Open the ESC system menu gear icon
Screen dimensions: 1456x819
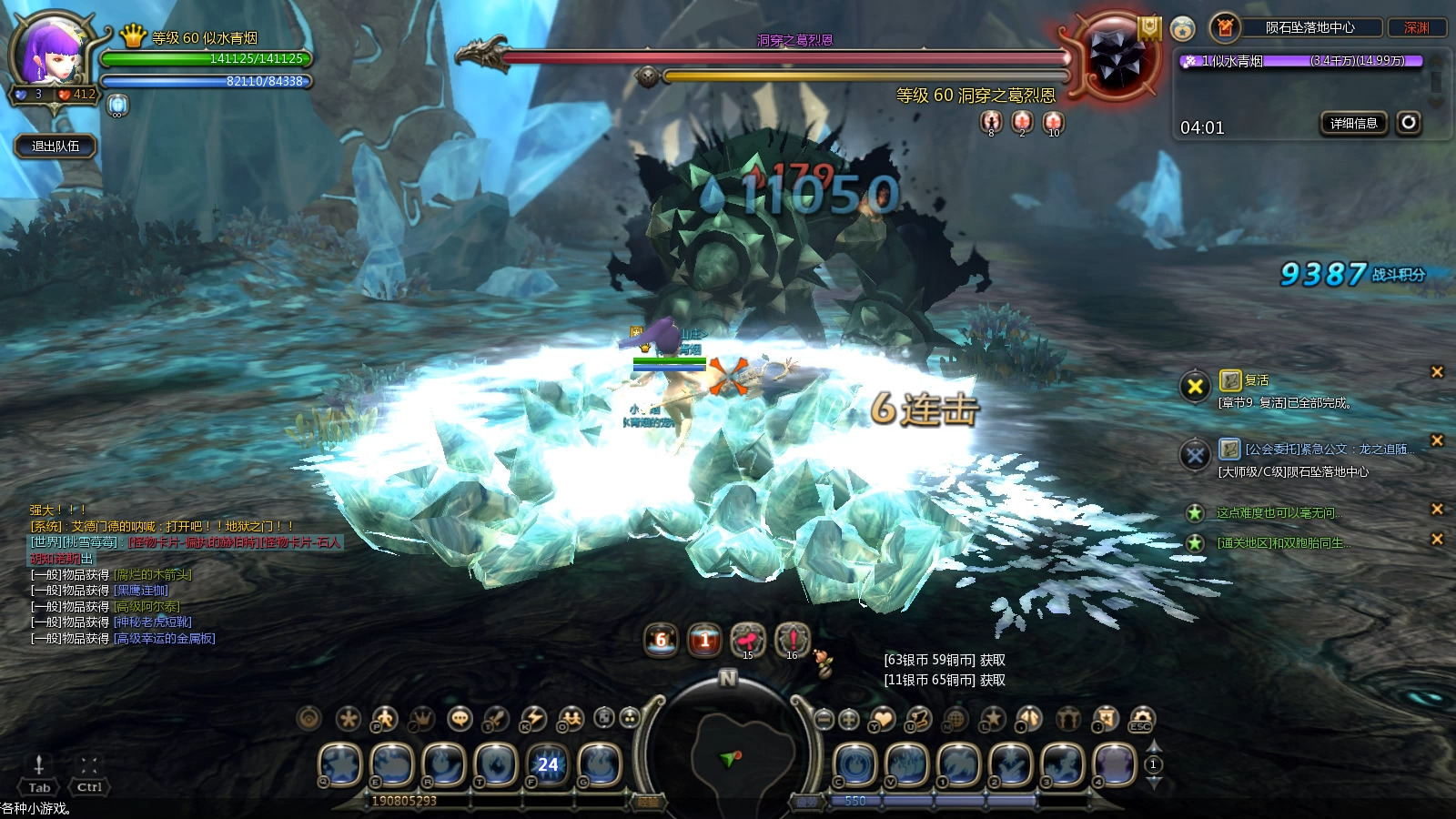click(1141, 719)
